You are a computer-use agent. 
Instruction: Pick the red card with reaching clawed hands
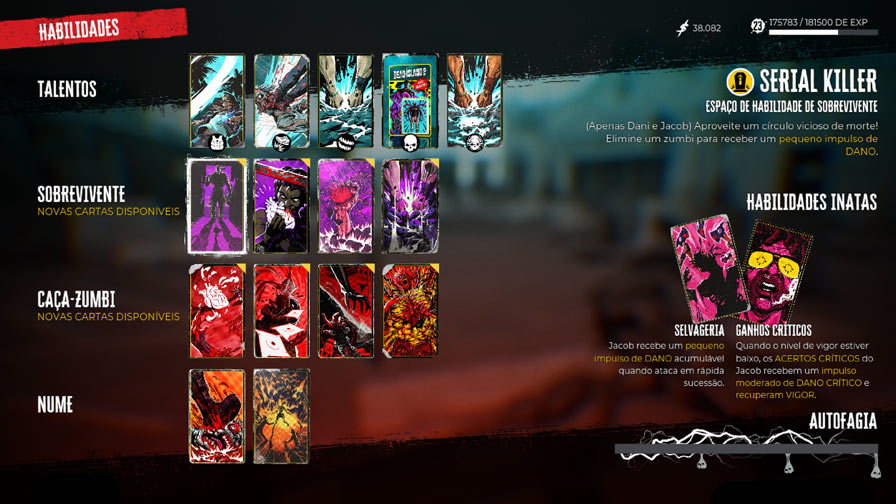point(346,311)
